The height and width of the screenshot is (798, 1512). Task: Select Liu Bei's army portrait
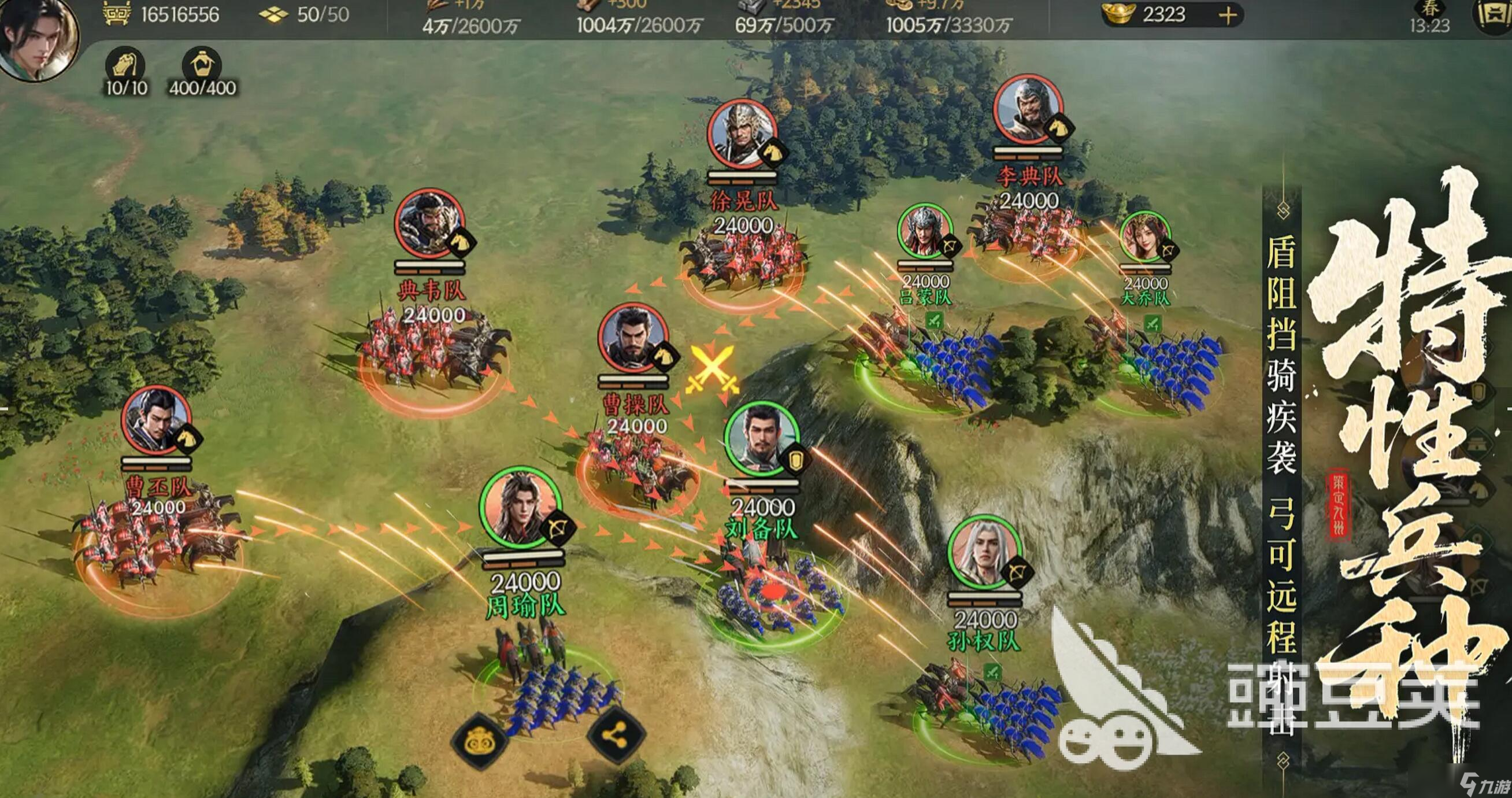tap(762, 439)
